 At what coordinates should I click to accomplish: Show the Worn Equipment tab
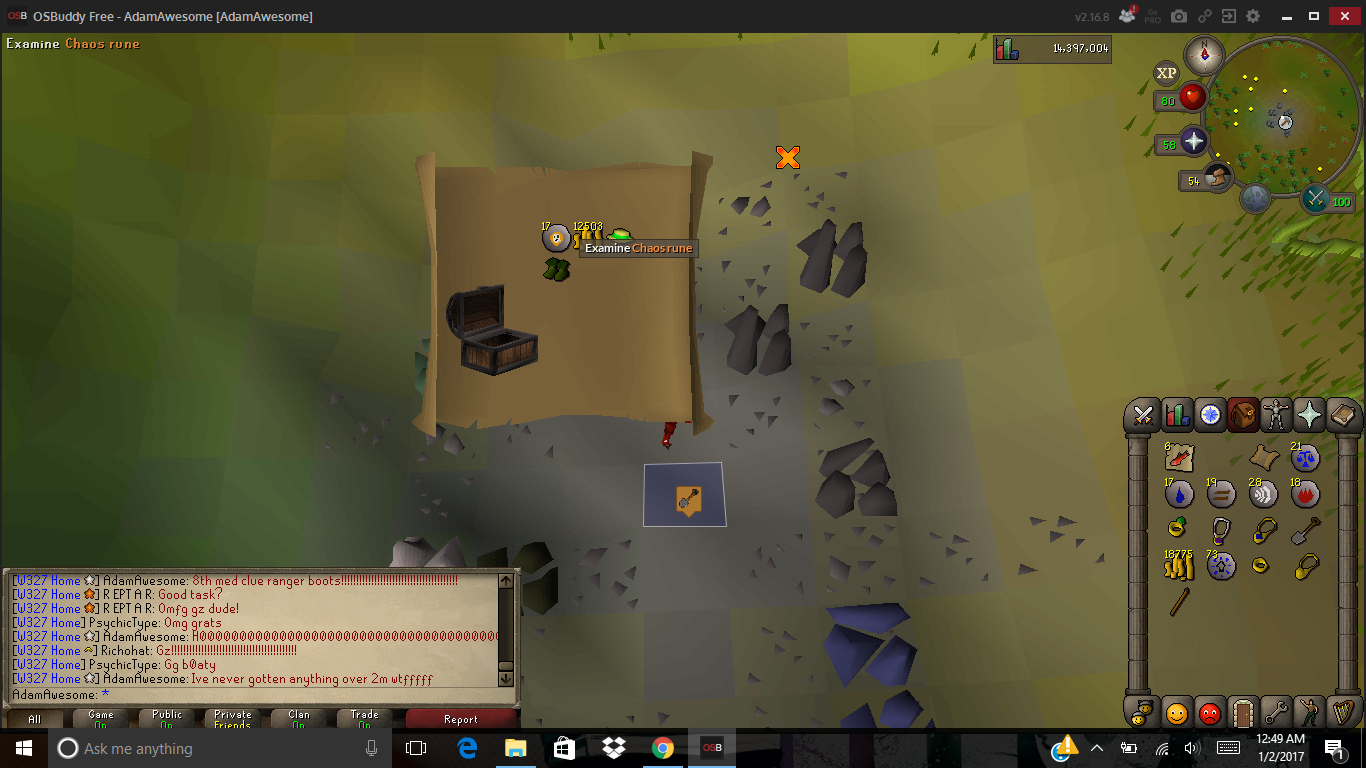[1276, 414]
